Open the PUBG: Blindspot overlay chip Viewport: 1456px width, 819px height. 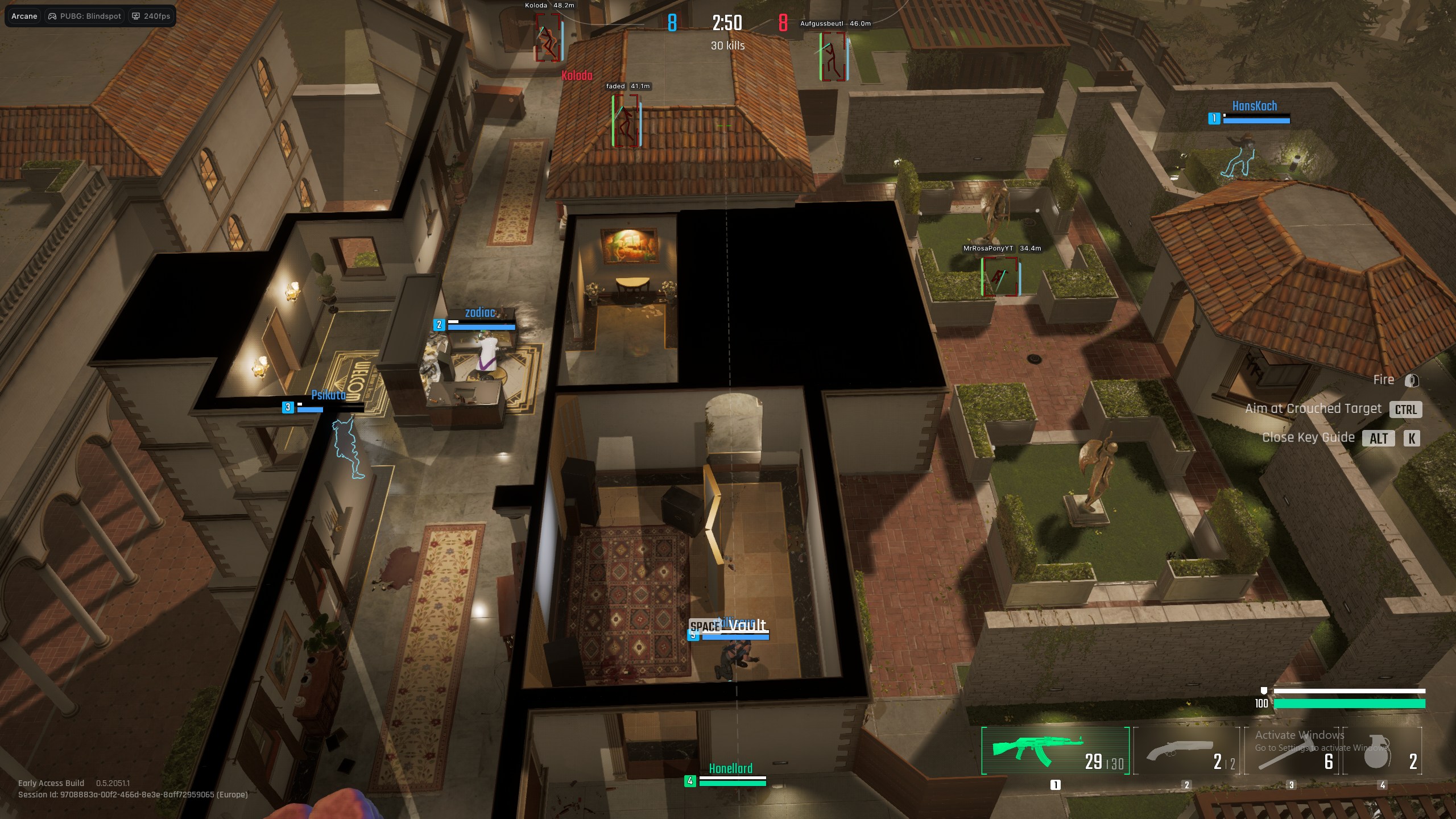pyautogui.click(x=85, y=16)
